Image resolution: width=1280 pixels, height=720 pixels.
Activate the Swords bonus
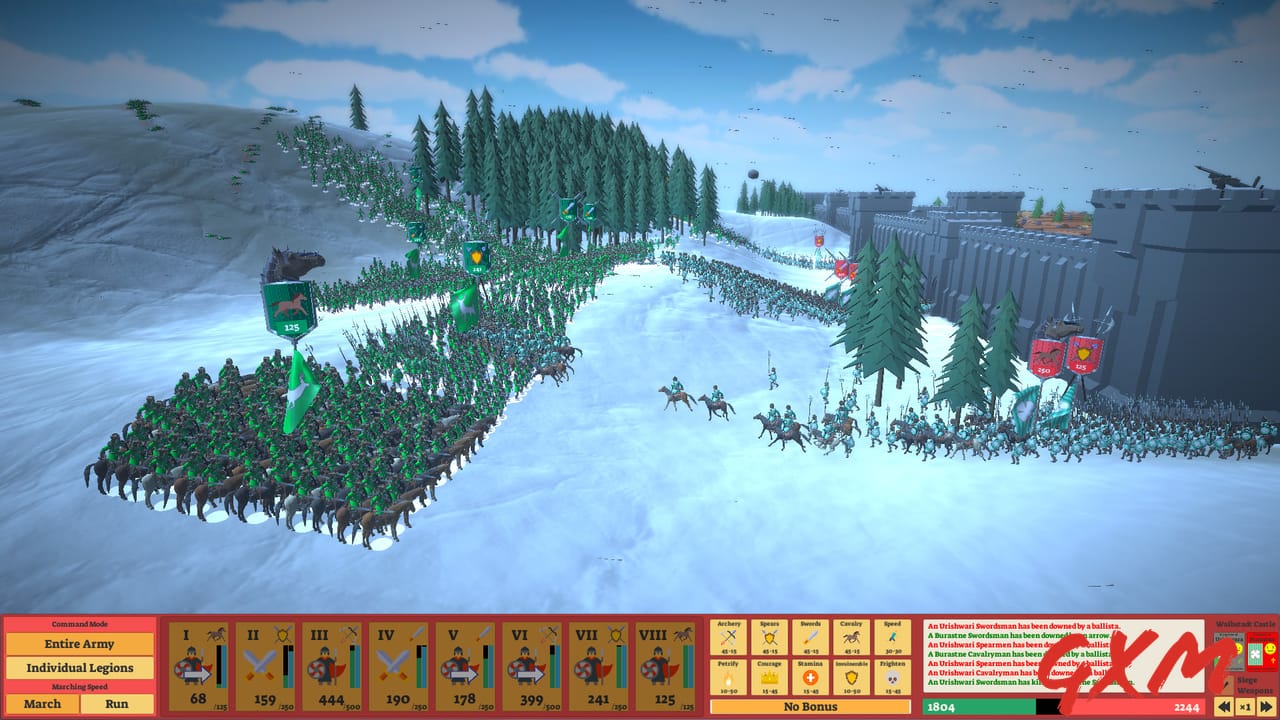810,636
